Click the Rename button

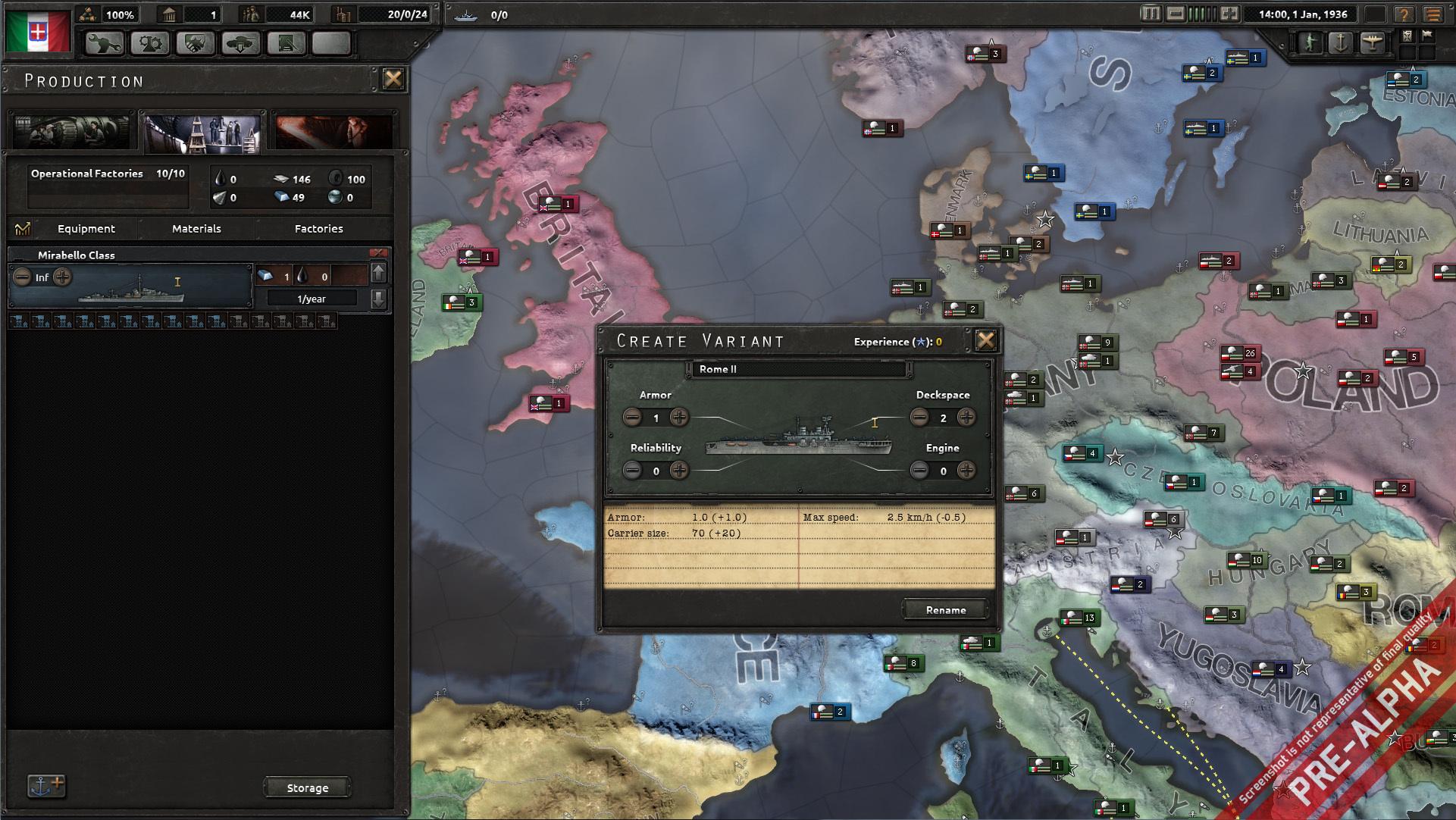coord(945,609)
